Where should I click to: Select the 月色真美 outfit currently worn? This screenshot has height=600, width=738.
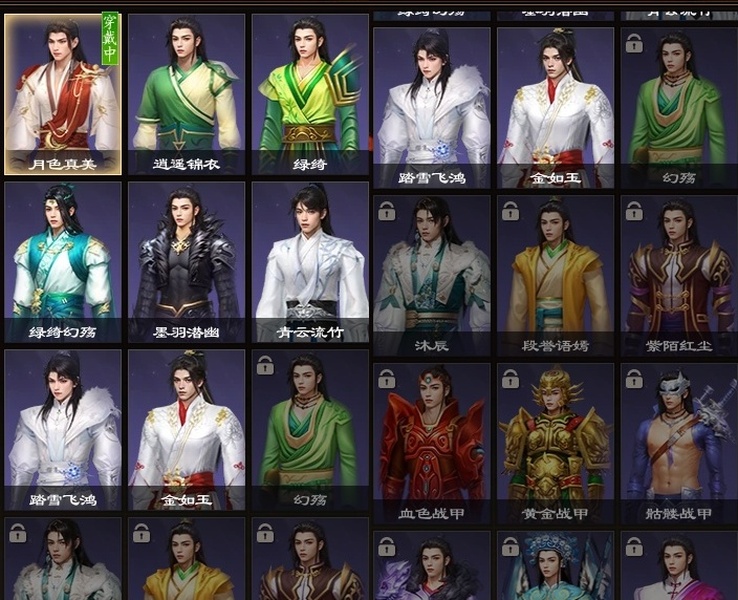coord(63,94)
